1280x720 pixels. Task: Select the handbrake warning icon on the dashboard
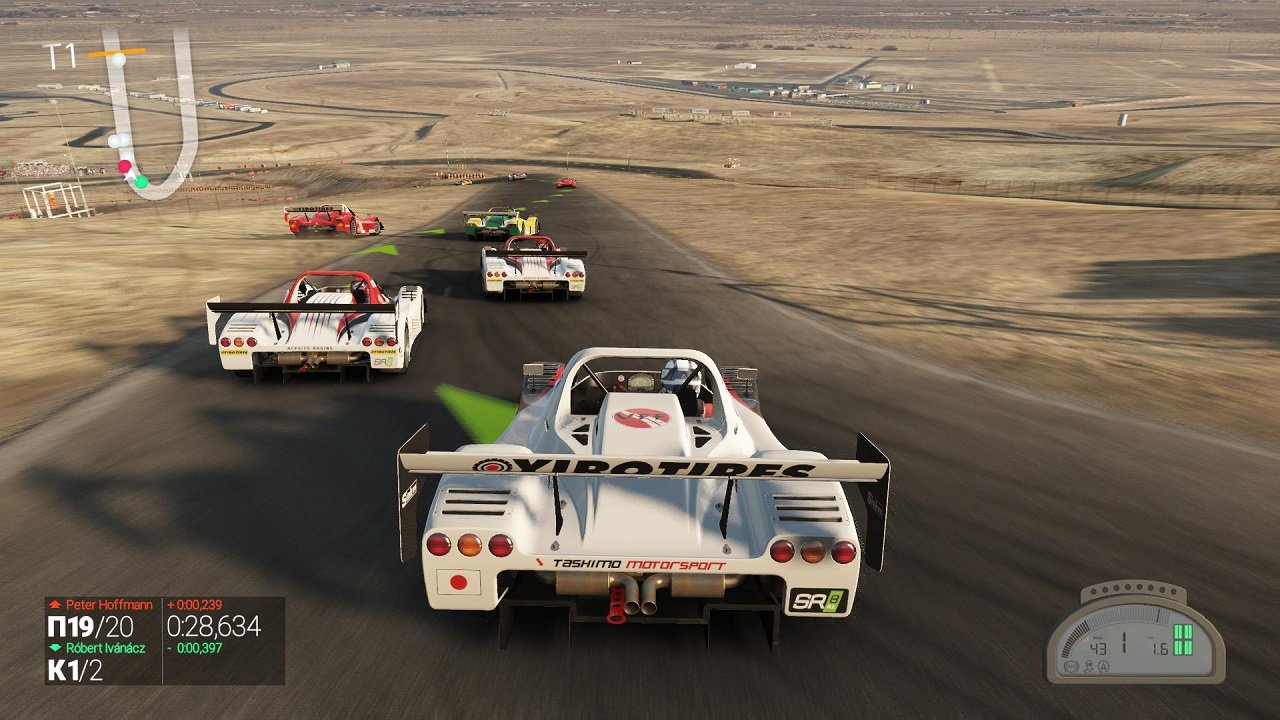tap(1072, 666)
